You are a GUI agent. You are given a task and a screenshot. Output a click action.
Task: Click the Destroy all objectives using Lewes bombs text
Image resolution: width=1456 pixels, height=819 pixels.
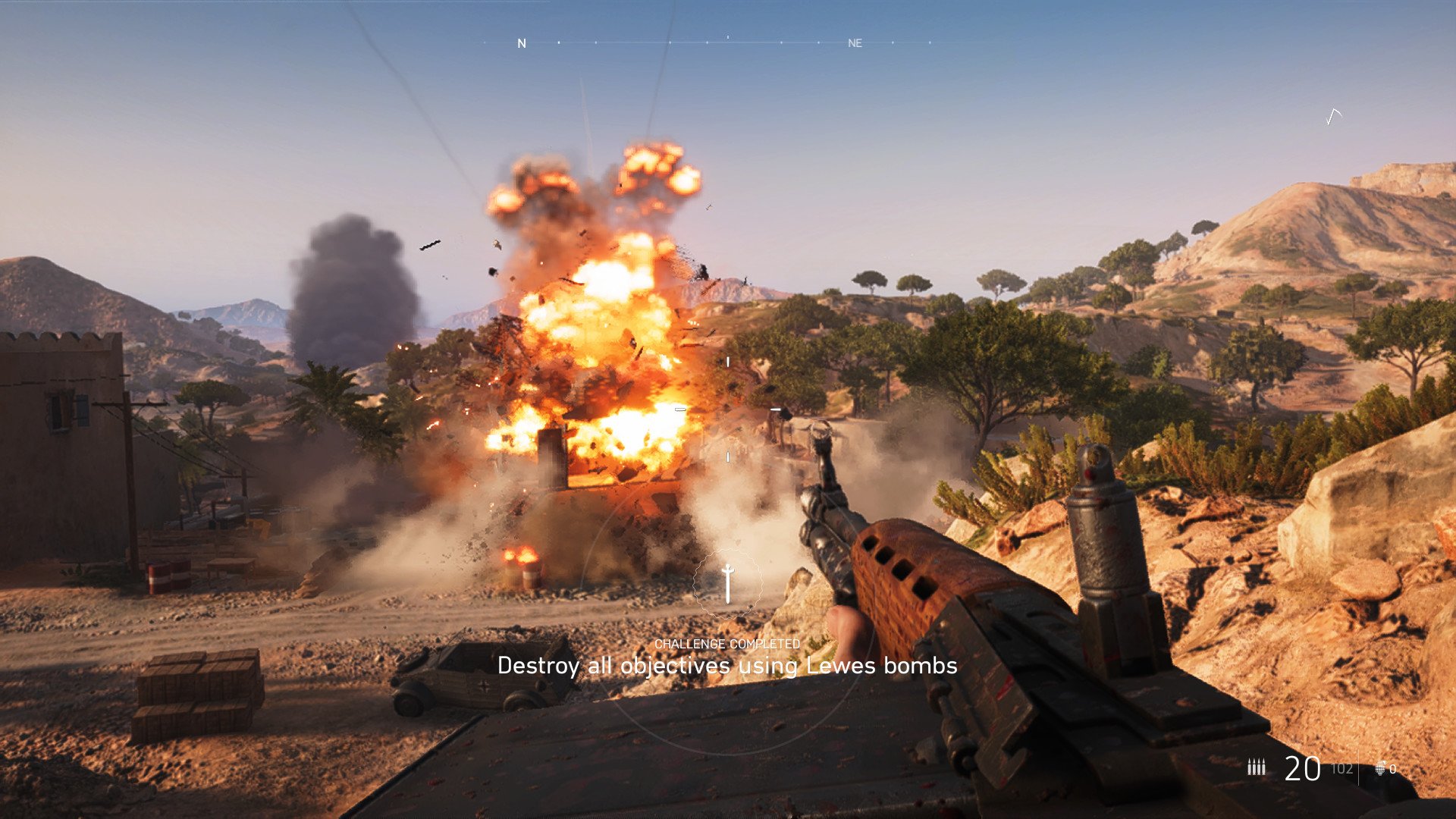point(727,668)
